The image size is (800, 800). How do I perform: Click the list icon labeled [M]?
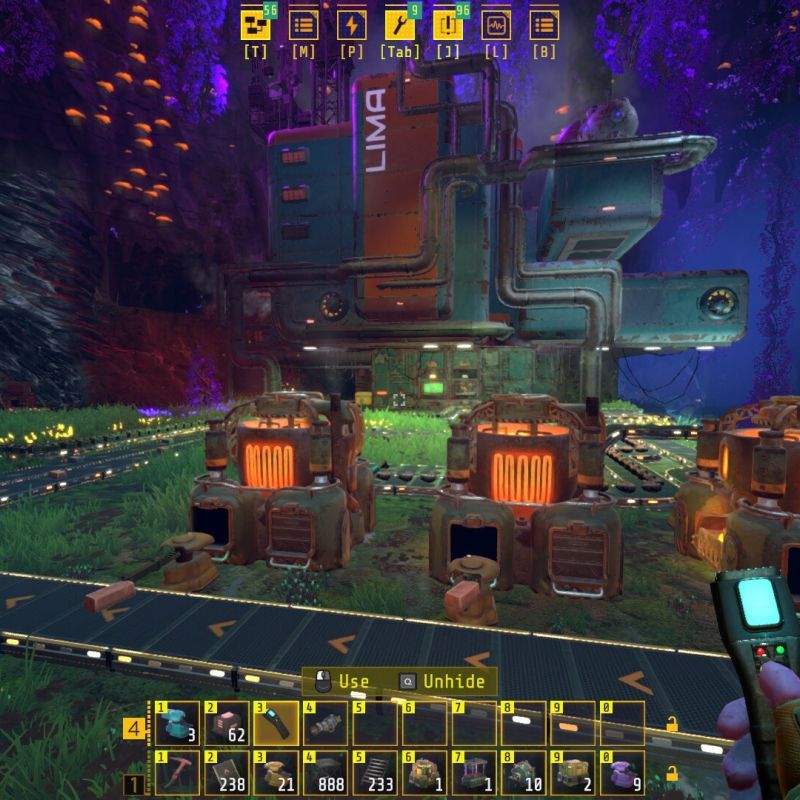pyautogui.click(x=304, y=25)
